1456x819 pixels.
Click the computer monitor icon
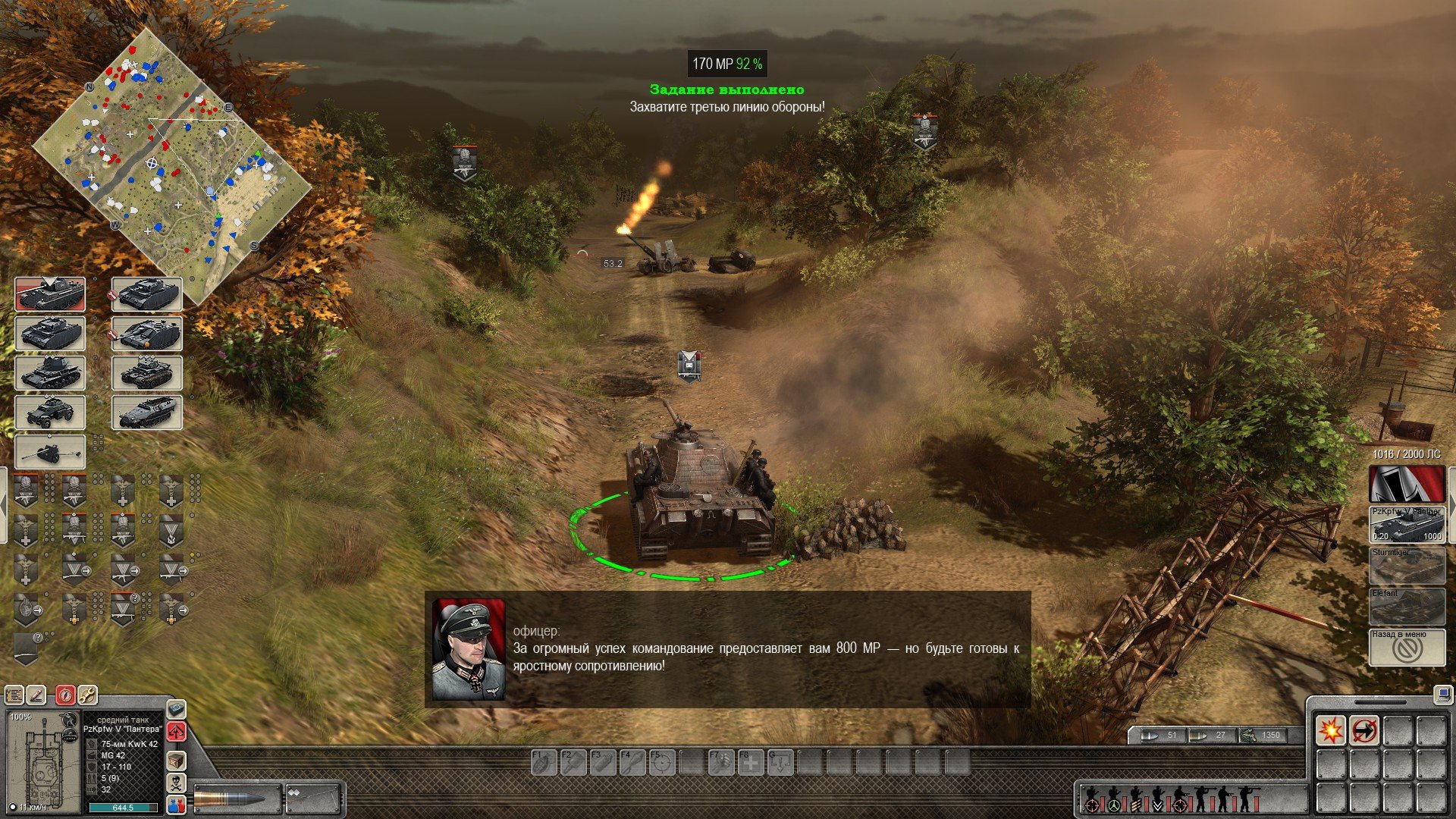[1440, 693]
